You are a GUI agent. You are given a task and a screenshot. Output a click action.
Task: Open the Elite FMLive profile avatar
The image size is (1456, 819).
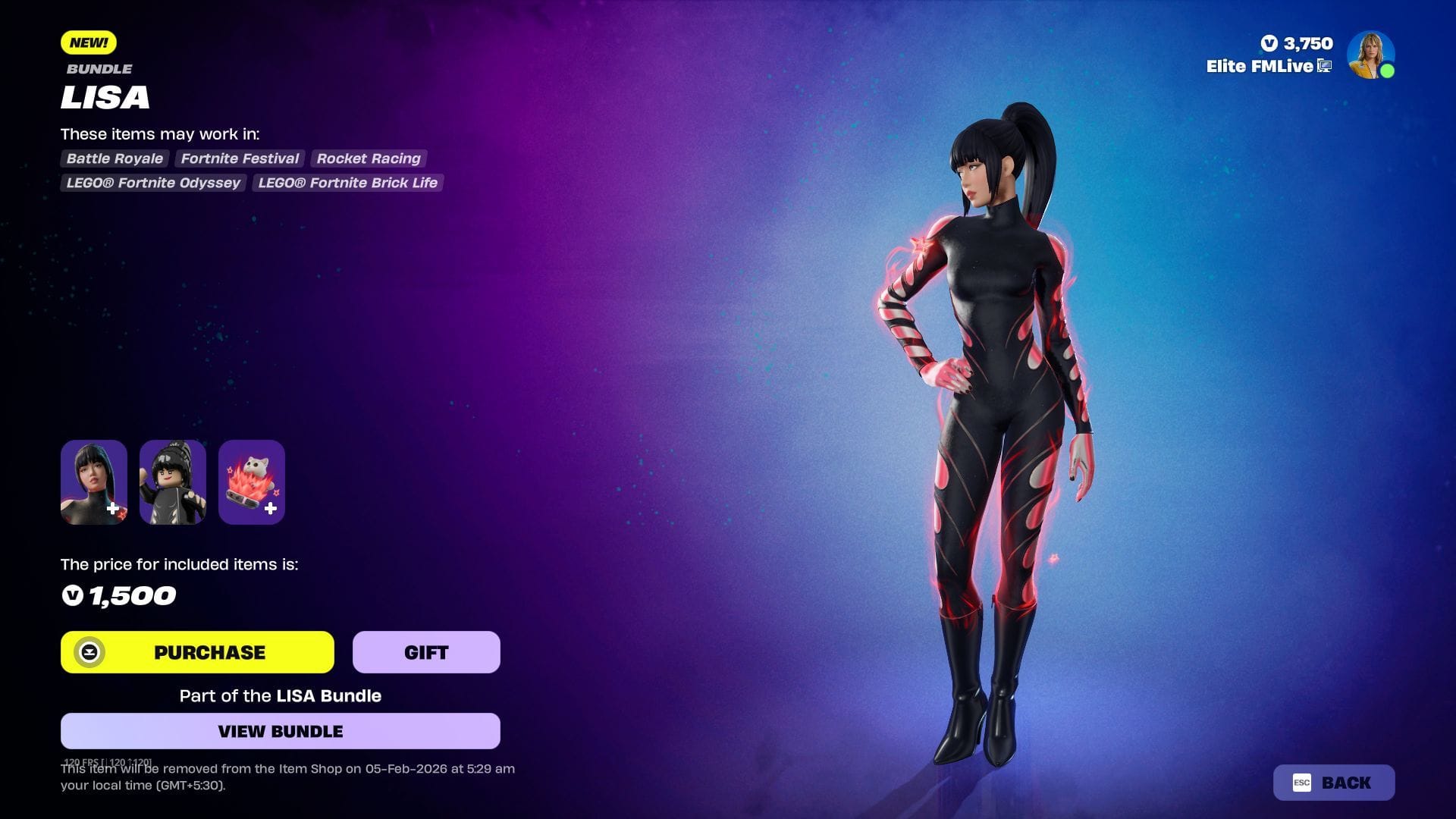[1371, 54]
